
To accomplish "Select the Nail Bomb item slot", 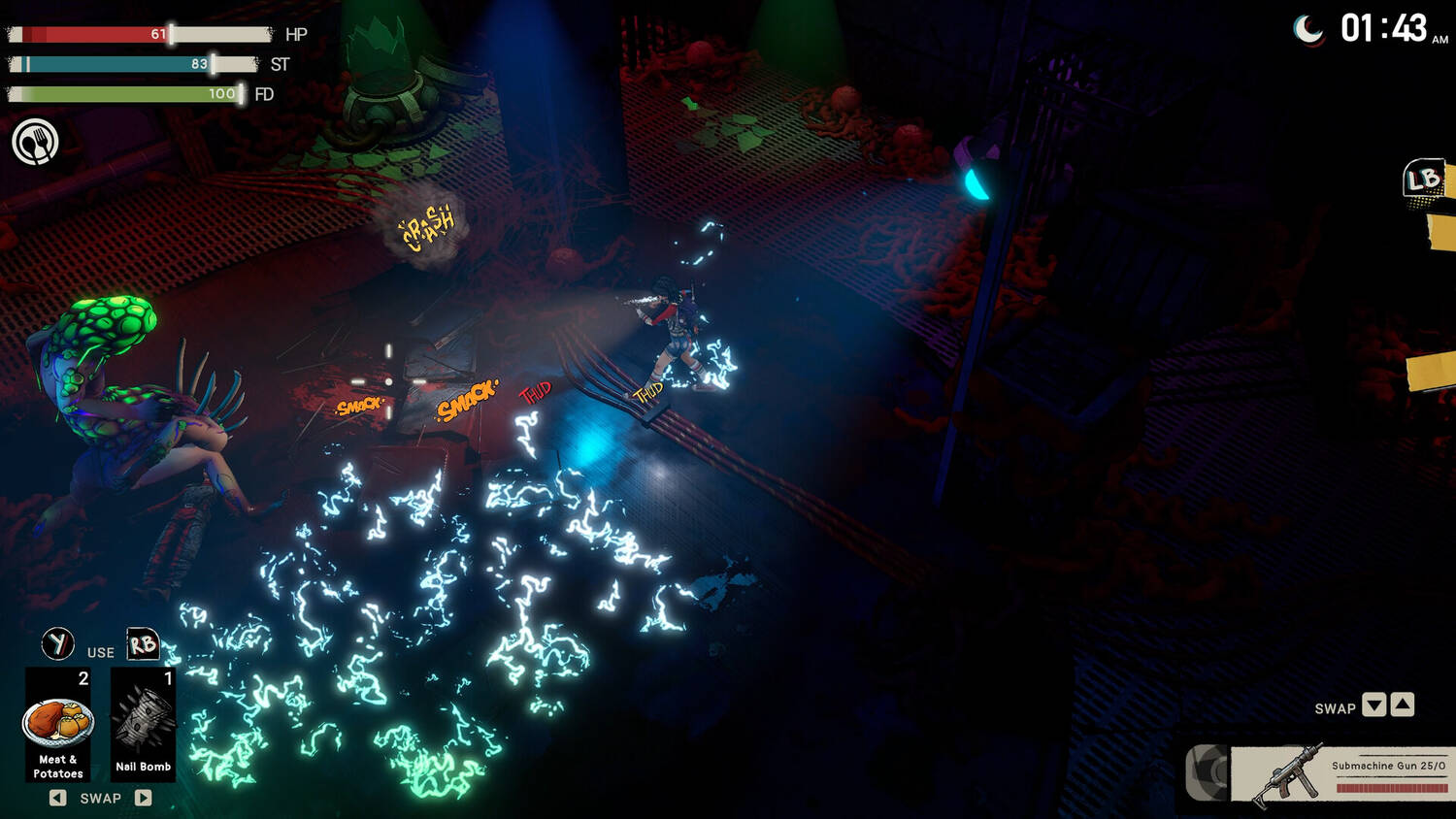I will click(143, 724).
